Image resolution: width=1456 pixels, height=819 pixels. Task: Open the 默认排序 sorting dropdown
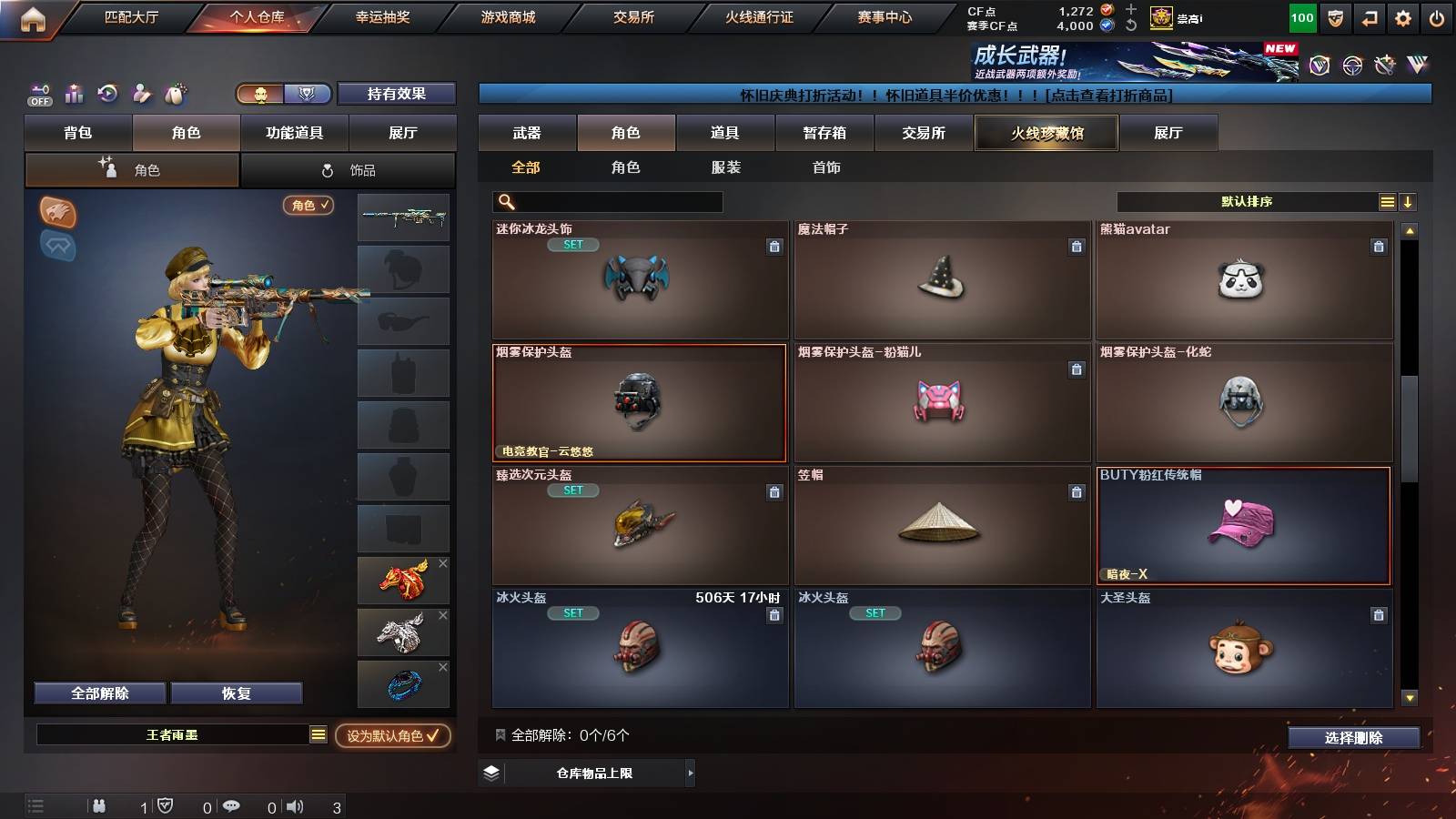coord(1247,201)
